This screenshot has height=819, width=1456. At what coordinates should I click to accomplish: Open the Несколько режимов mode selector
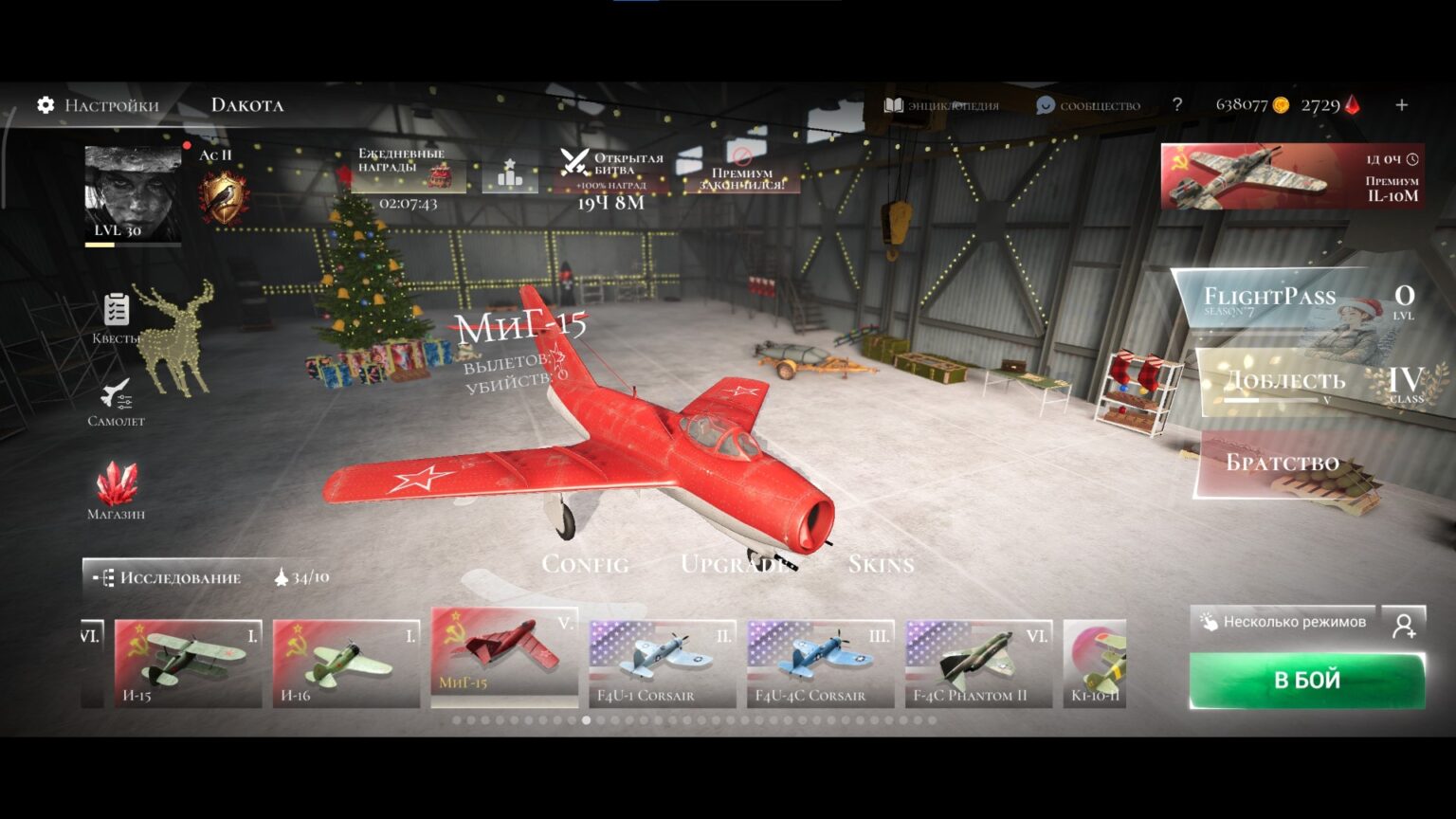[1283, 622]
